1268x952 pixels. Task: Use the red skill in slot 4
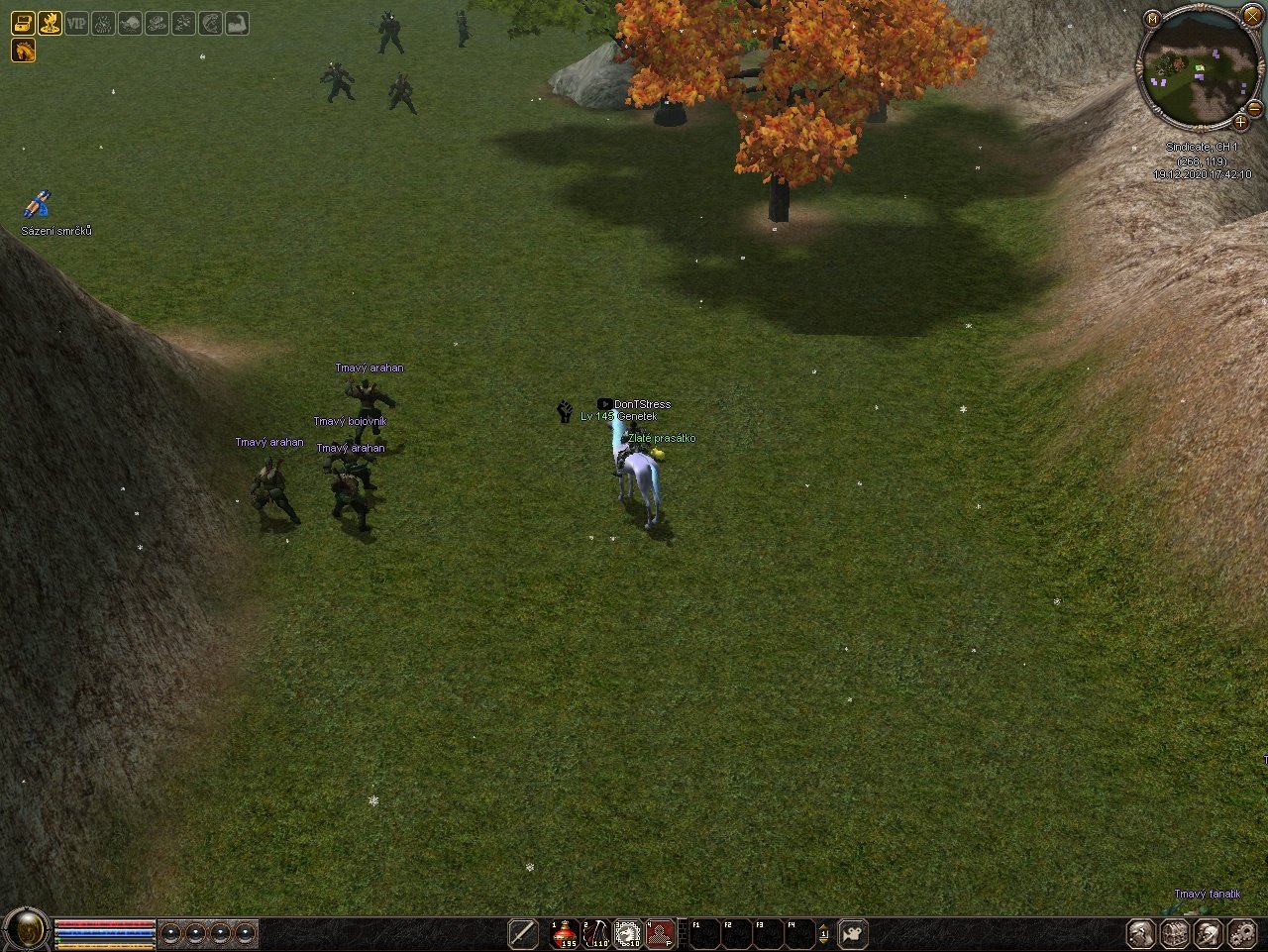click(661, 933)
